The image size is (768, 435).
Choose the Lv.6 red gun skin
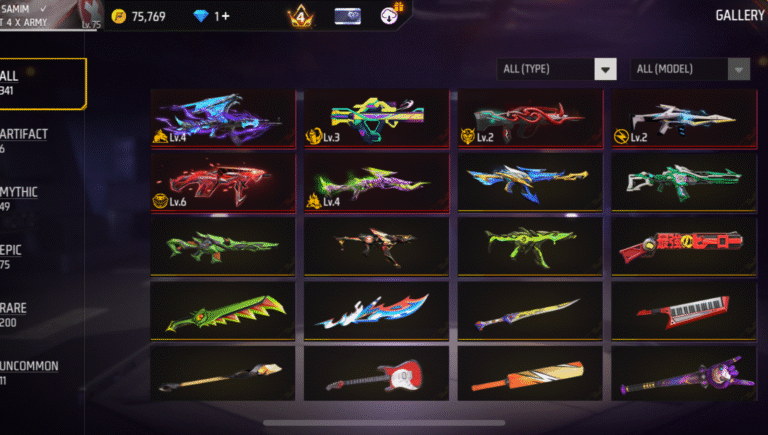223,181
